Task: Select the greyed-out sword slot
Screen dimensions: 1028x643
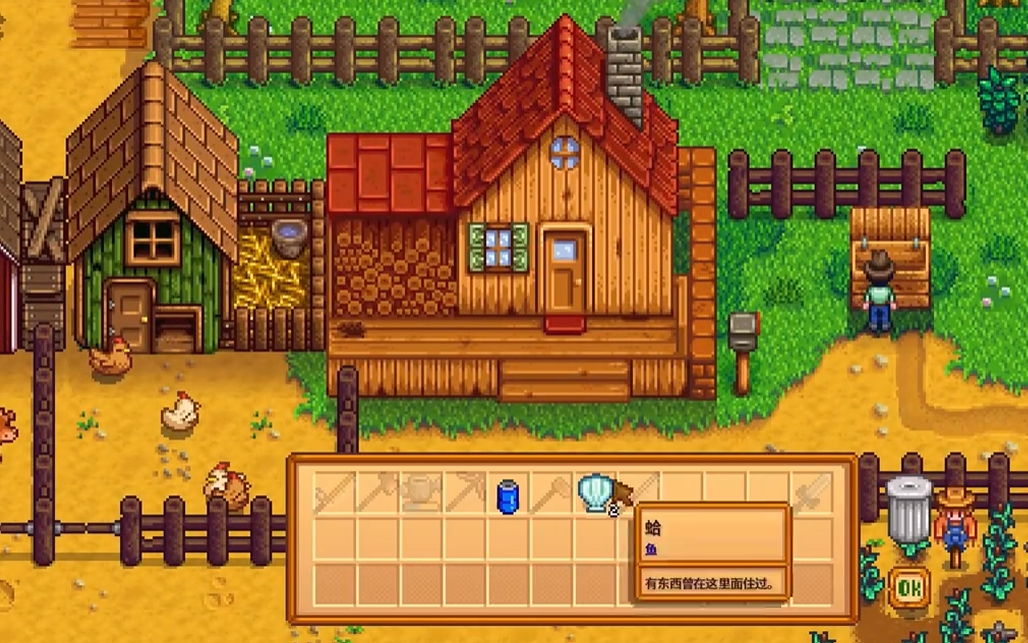Action: pyautogui.click(x=812, y=493)
